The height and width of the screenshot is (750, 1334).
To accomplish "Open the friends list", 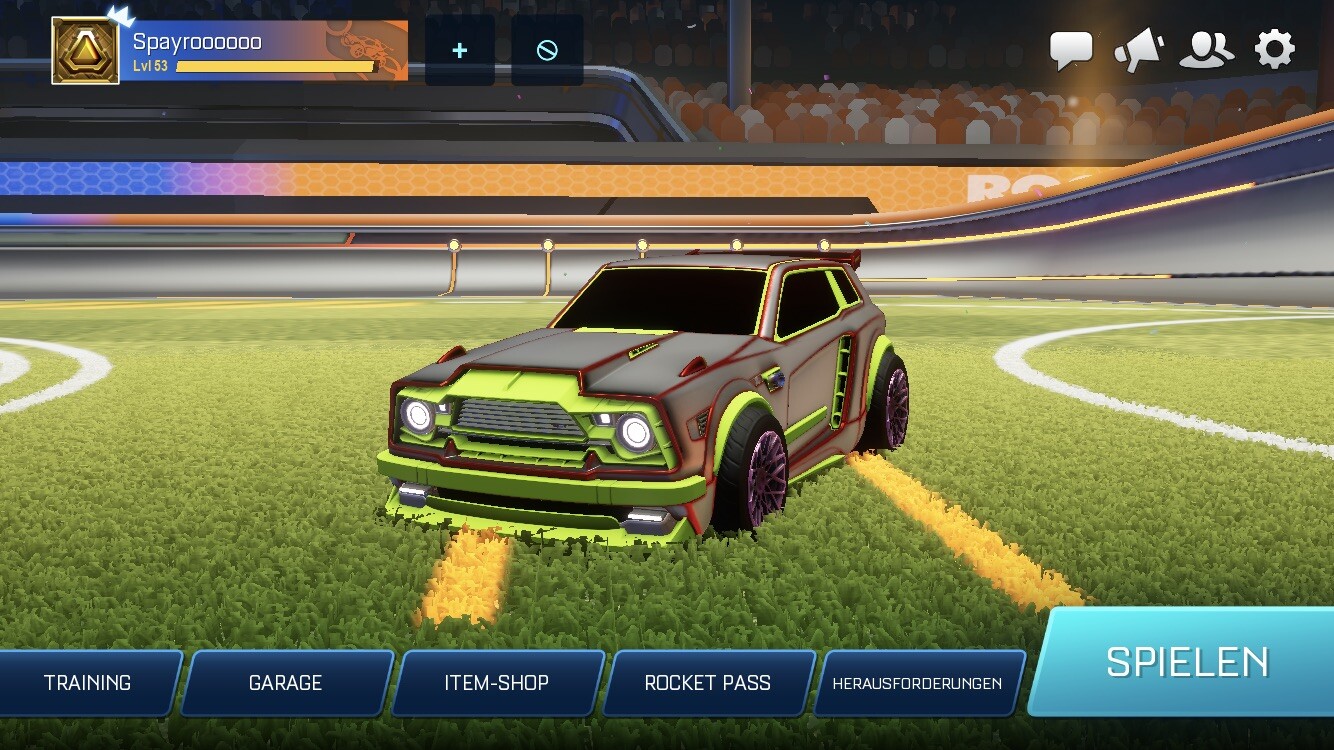I will 1207,46.
